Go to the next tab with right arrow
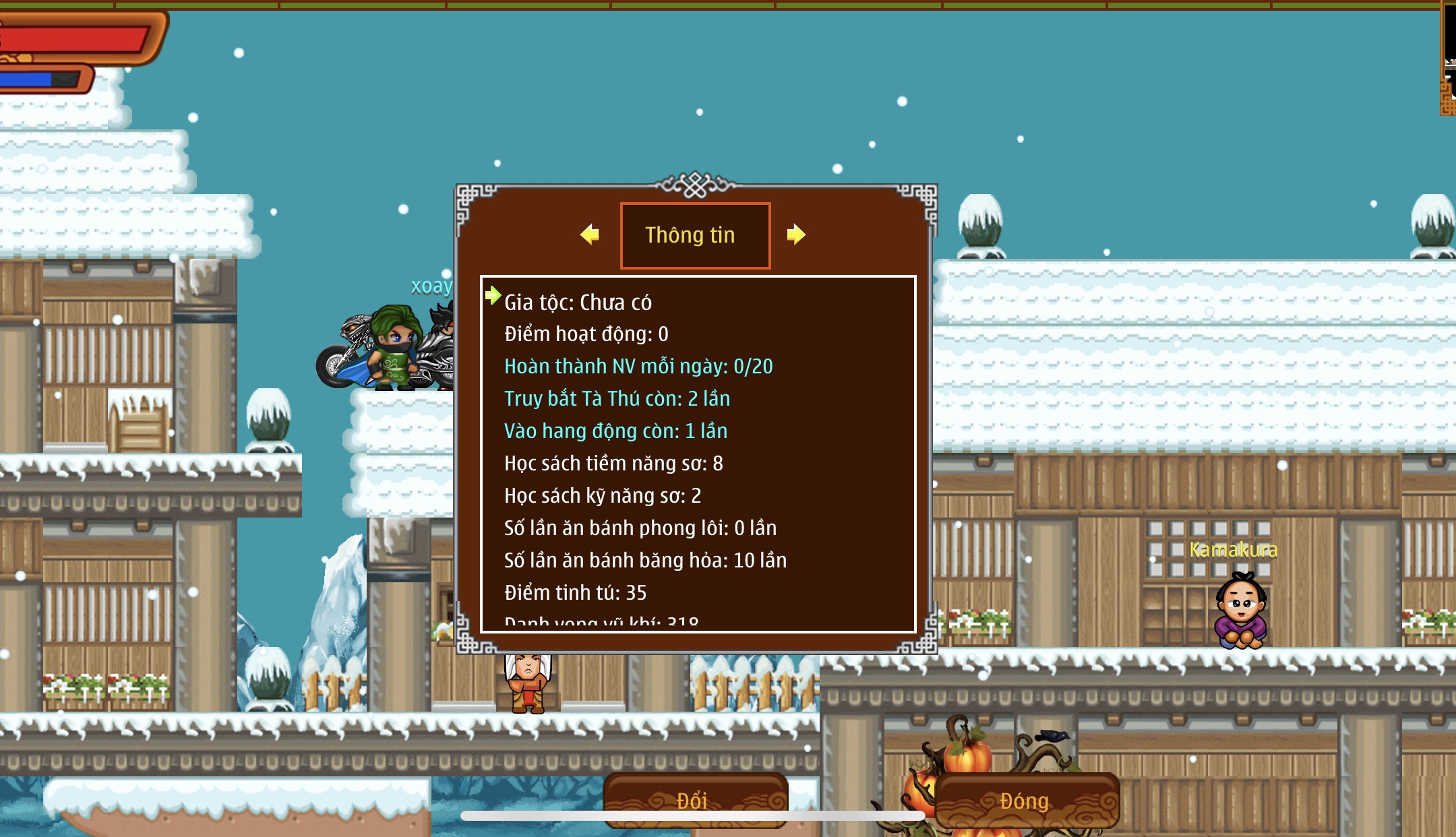The image size is (1456, 837). 795,235
